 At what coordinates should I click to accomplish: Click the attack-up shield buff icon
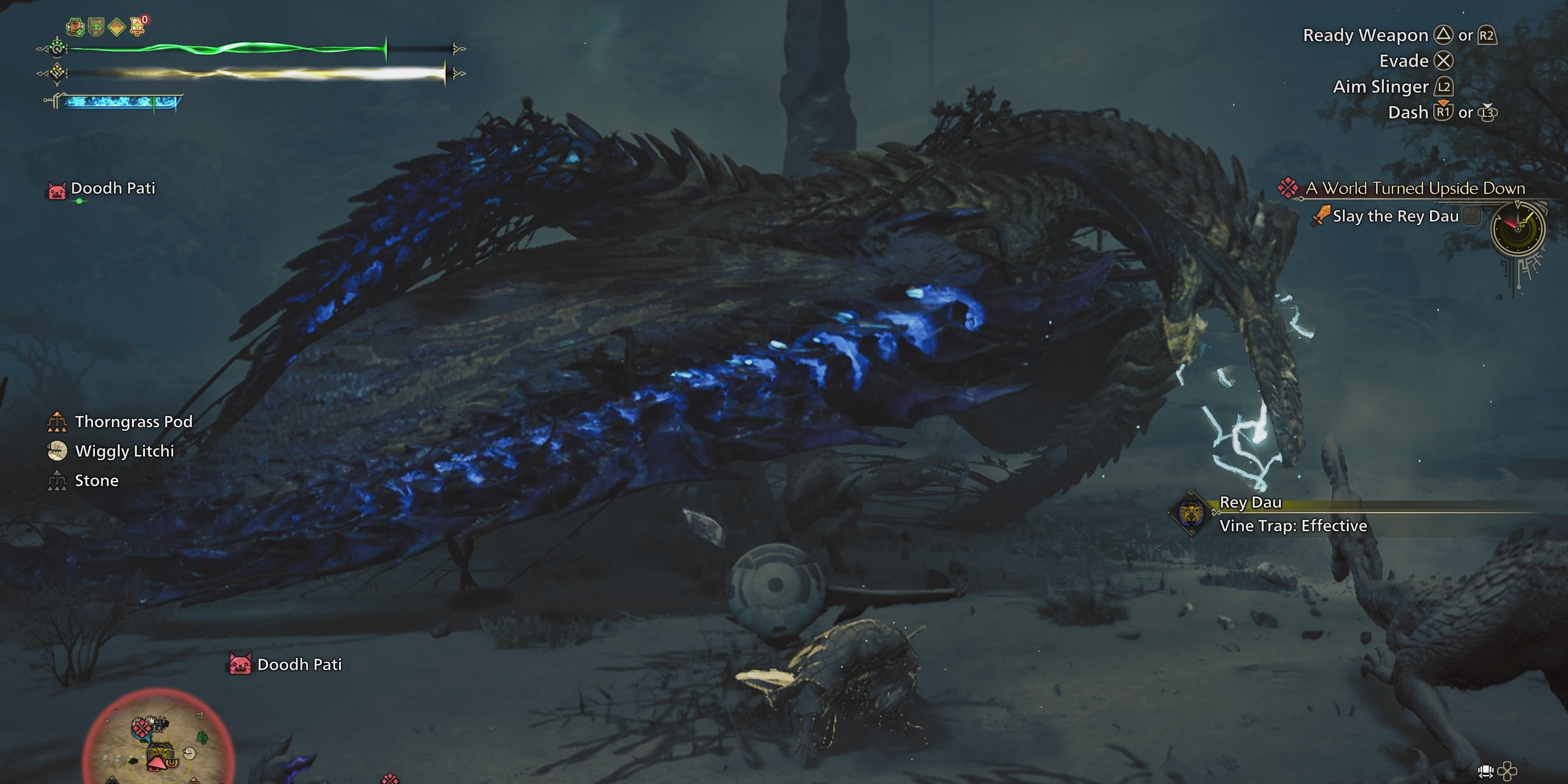(x=96, y=26)
